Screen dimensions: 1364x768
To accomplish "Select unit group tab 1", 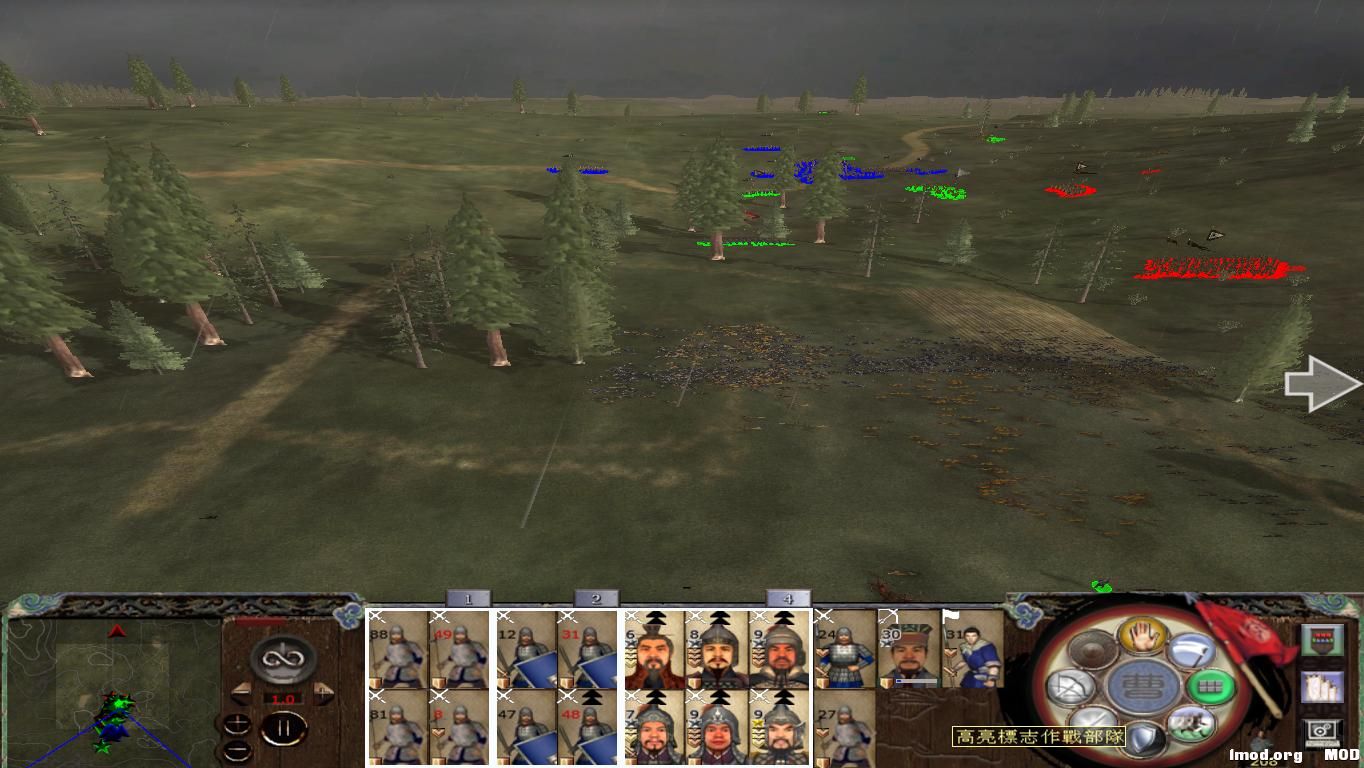I will 467,597.
